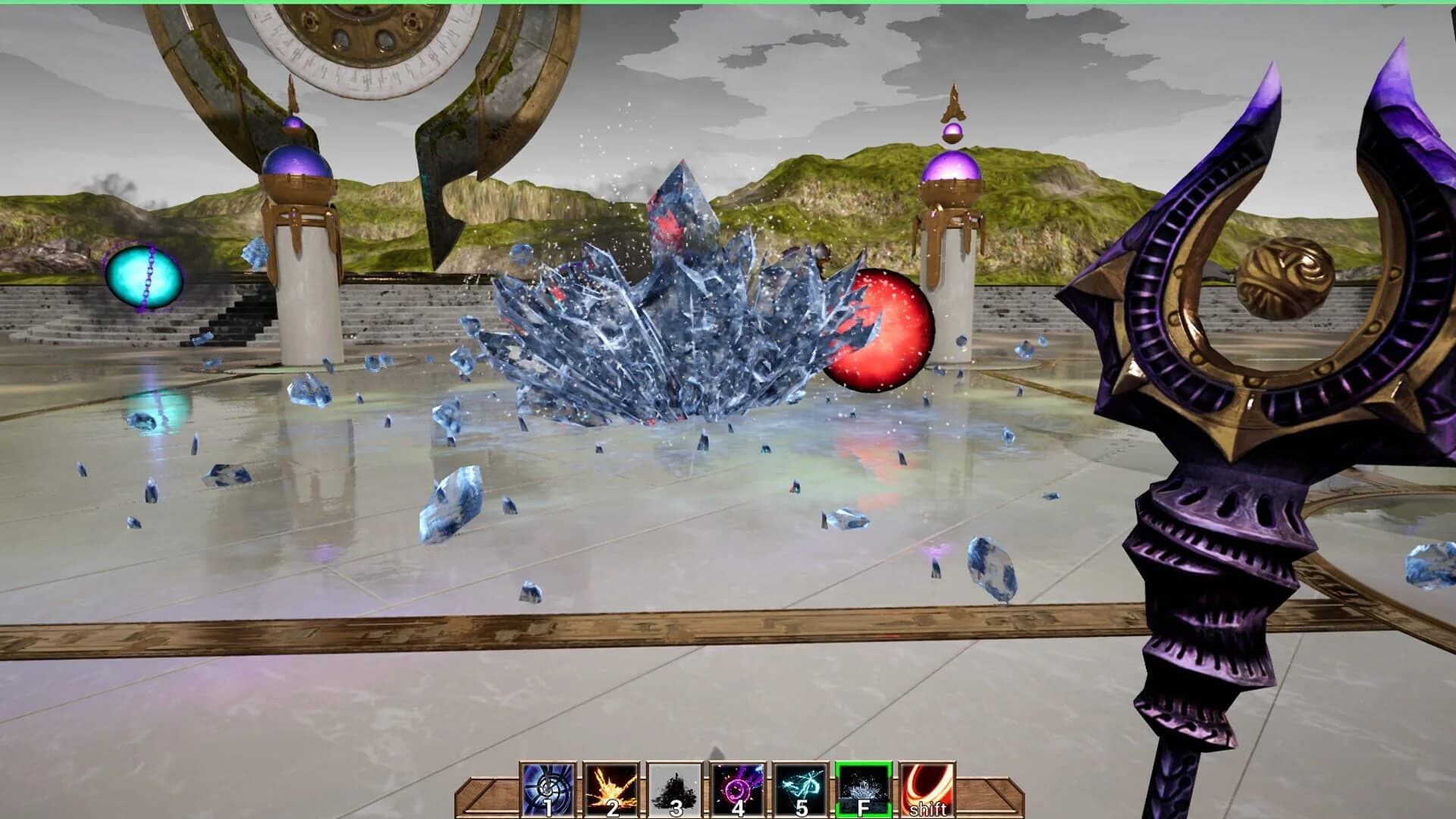Click the green progress bar at the top

[x=728, y=4]
